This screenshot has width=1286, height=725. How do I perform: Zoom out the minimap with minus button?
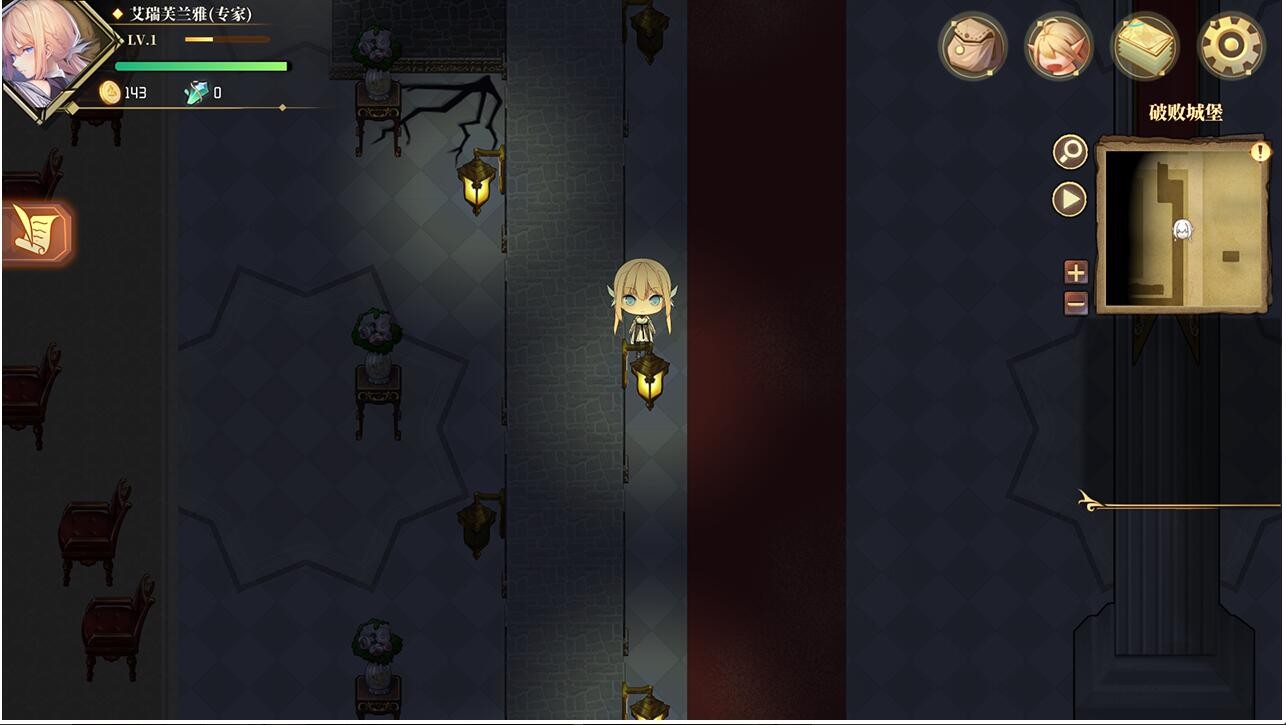[1076, 301]
